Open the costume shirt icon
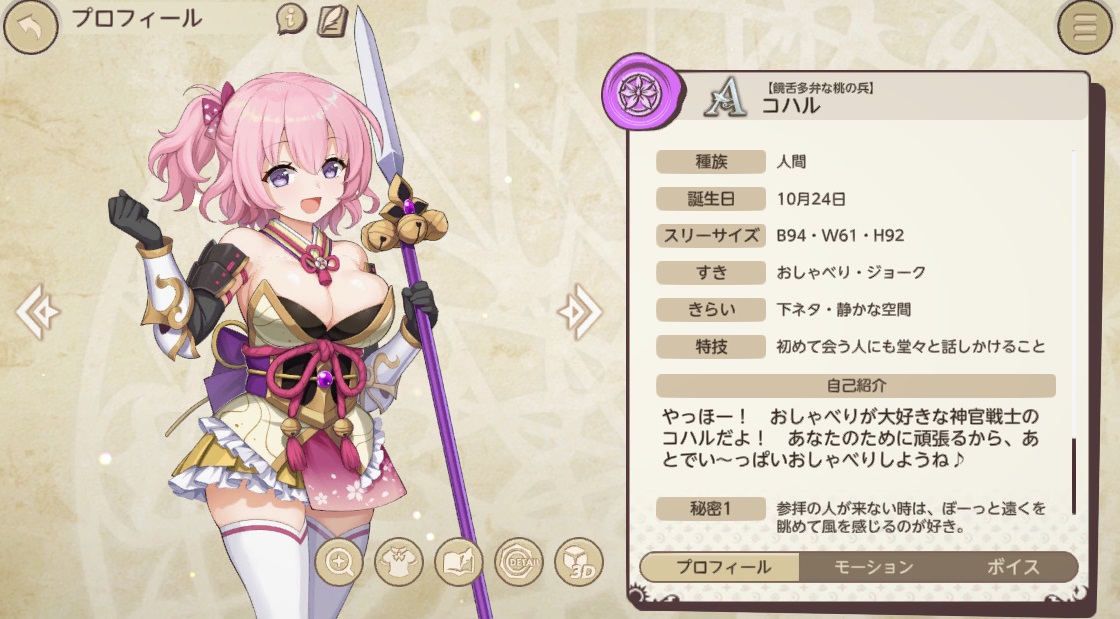Screen dimensions: 1120x619 click(399, 563)
